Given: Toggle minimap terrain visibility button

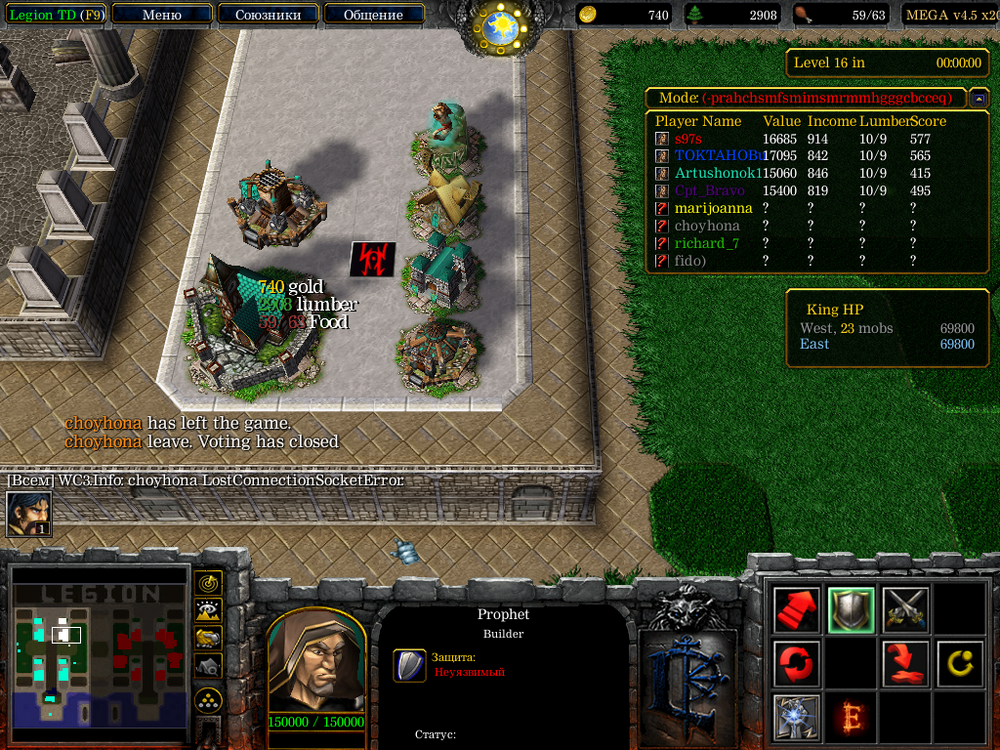Looking at the screenshot, I should tap(208, 610).
